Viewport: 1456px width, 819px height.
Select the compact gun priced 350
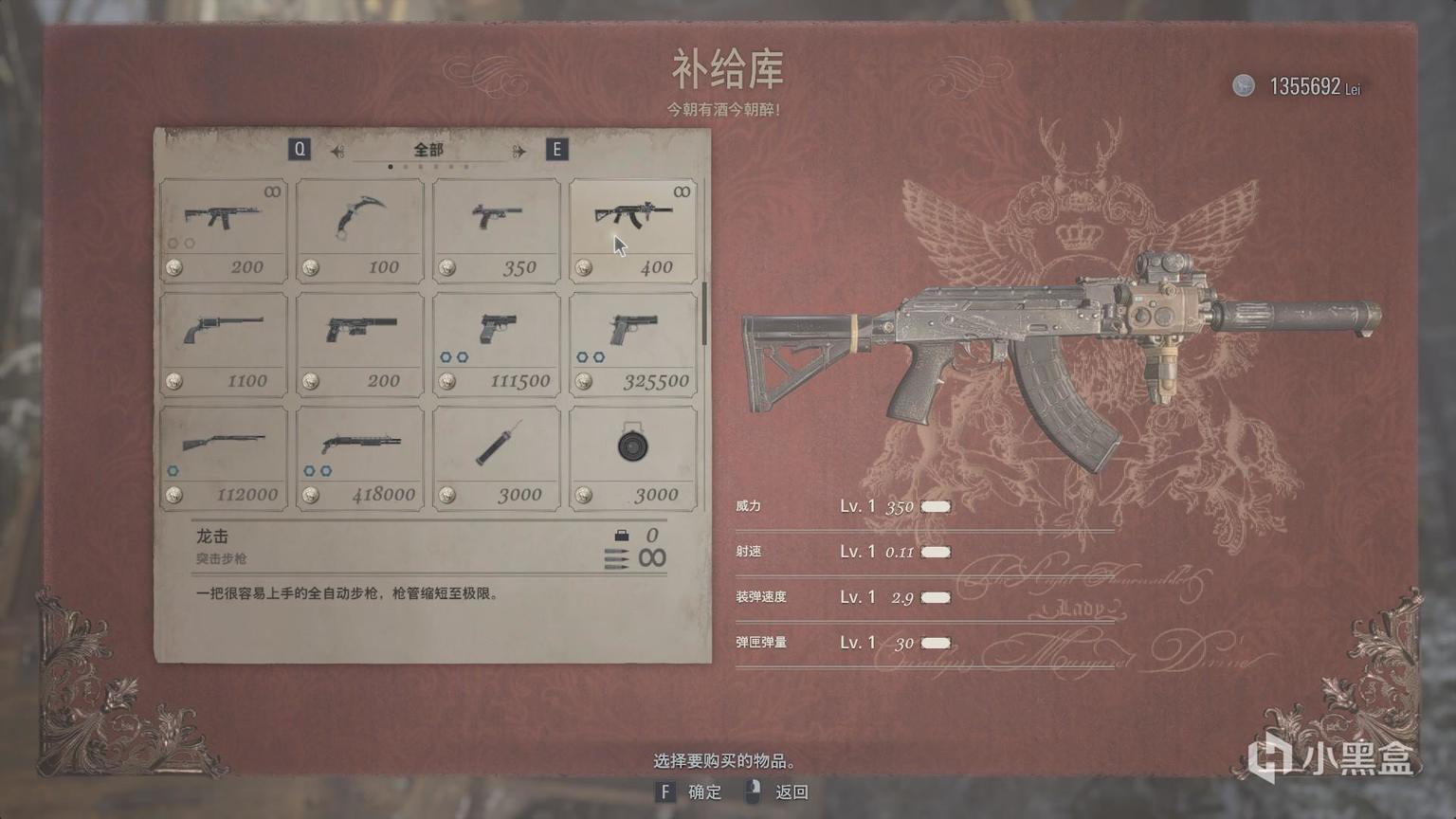[x=497, y=230]
